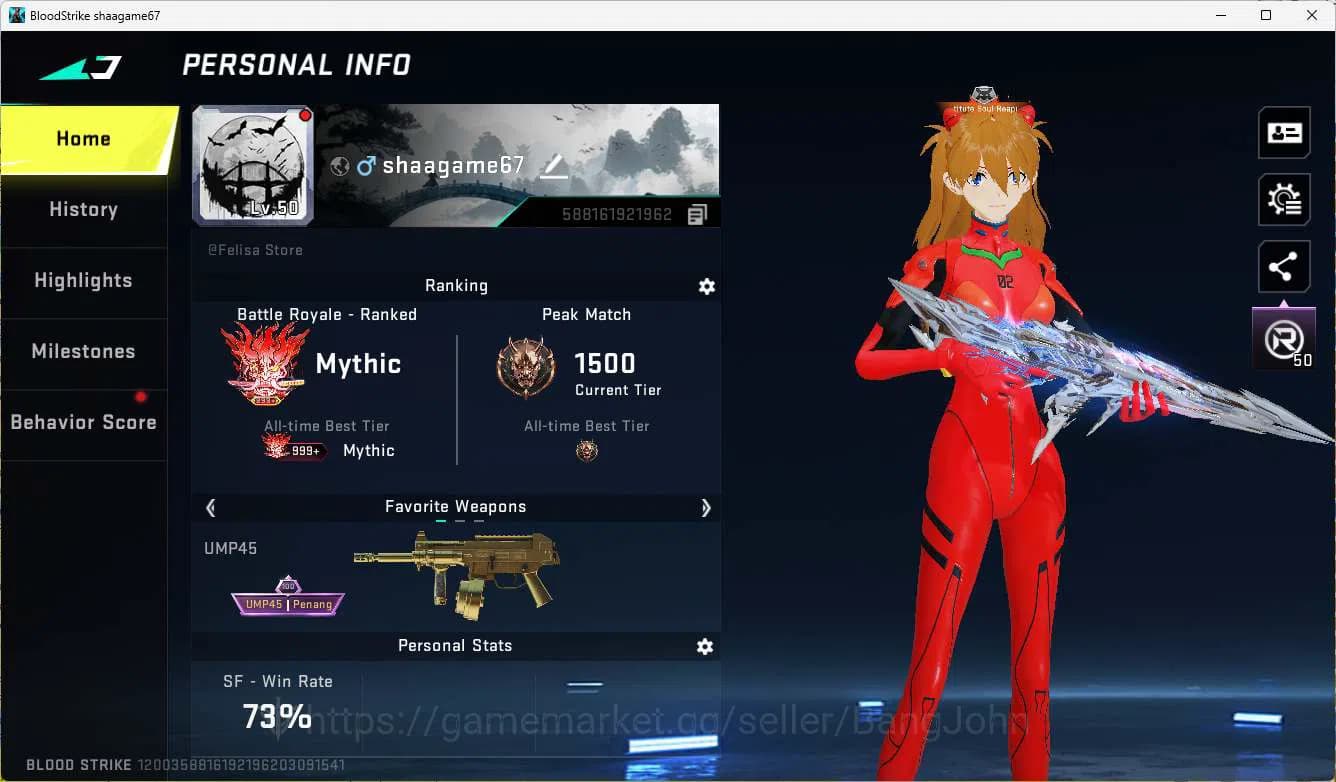Viewport: 1336px width, 782px height.
Task: Show next weapon with the right chevron
Action: (706, 508)
